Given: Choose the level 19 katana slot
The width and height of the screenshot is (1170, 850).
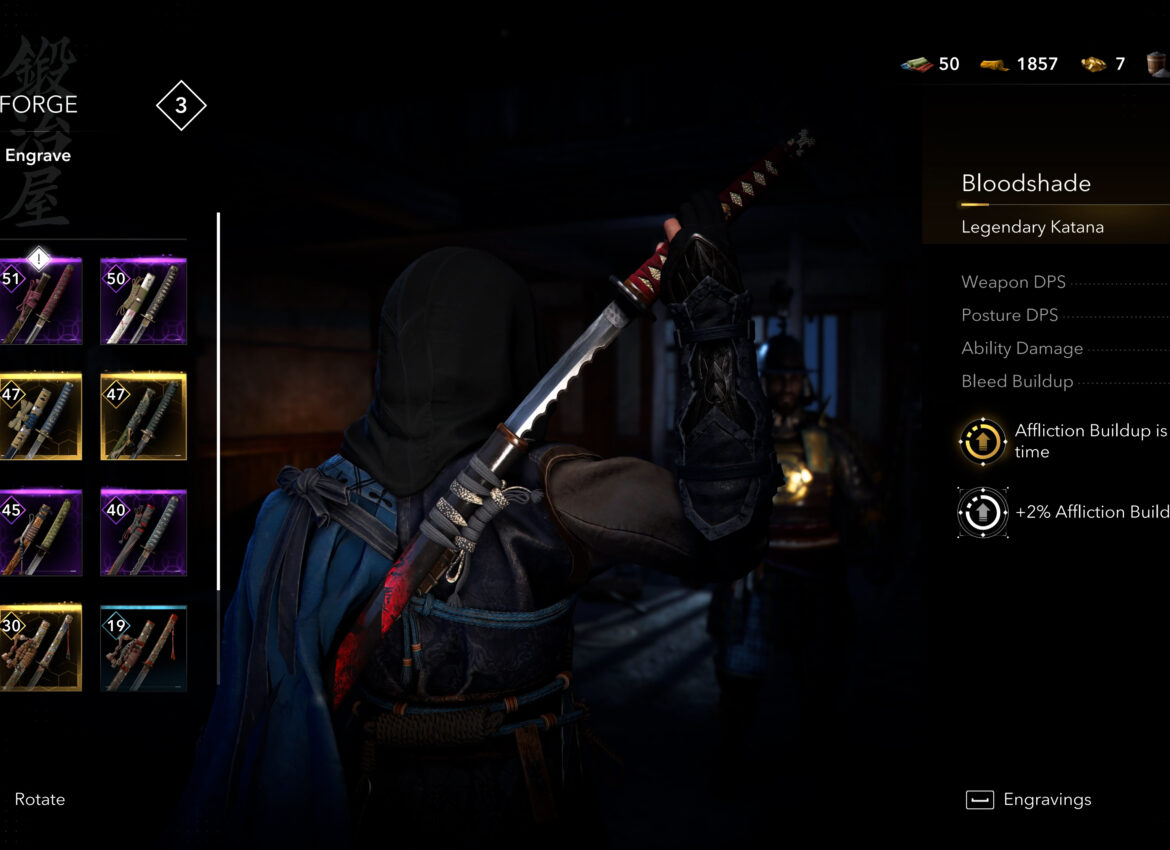Looking at the screenshot, I should point(143,648).
